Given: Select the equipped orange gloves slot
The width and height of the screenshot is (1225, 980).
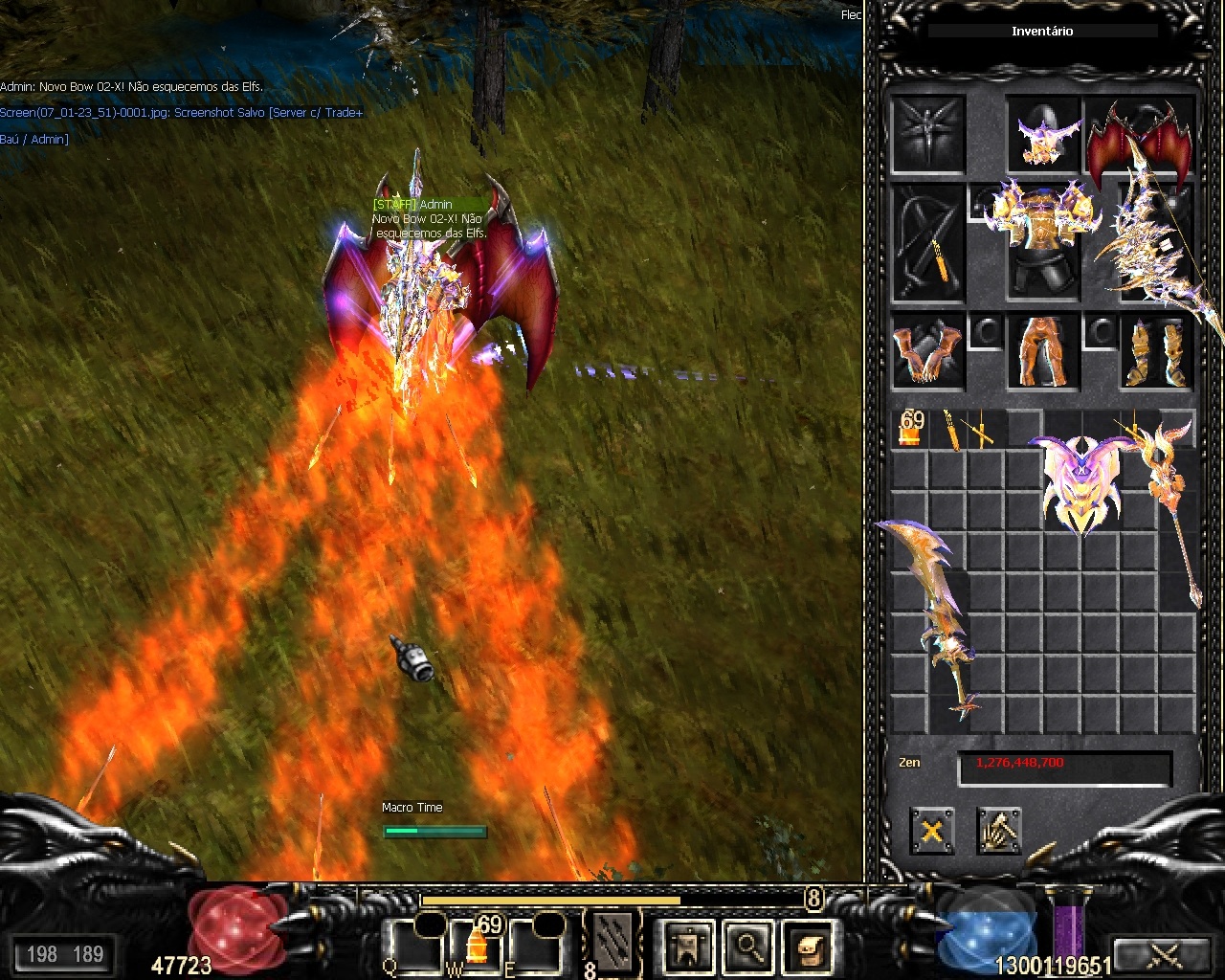Looking at the screenshot, I should pyautogui.click(x=927, y=351).
